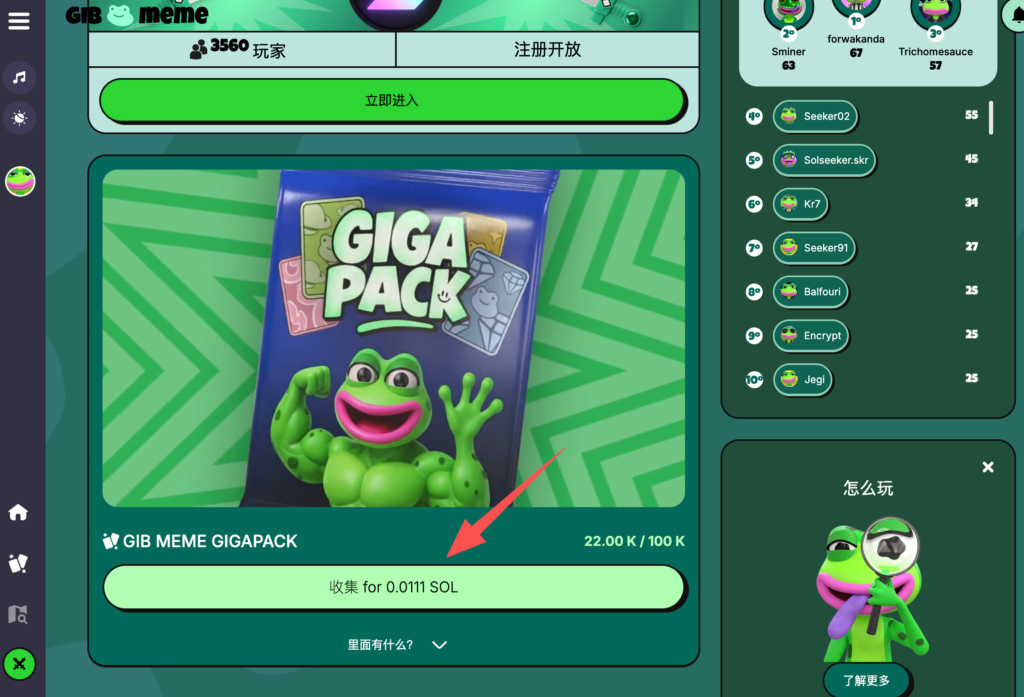The height and width of the screenshot is (697, 1024).
Task: Open the frog profile avatar in sidebar
Action: 20,181
